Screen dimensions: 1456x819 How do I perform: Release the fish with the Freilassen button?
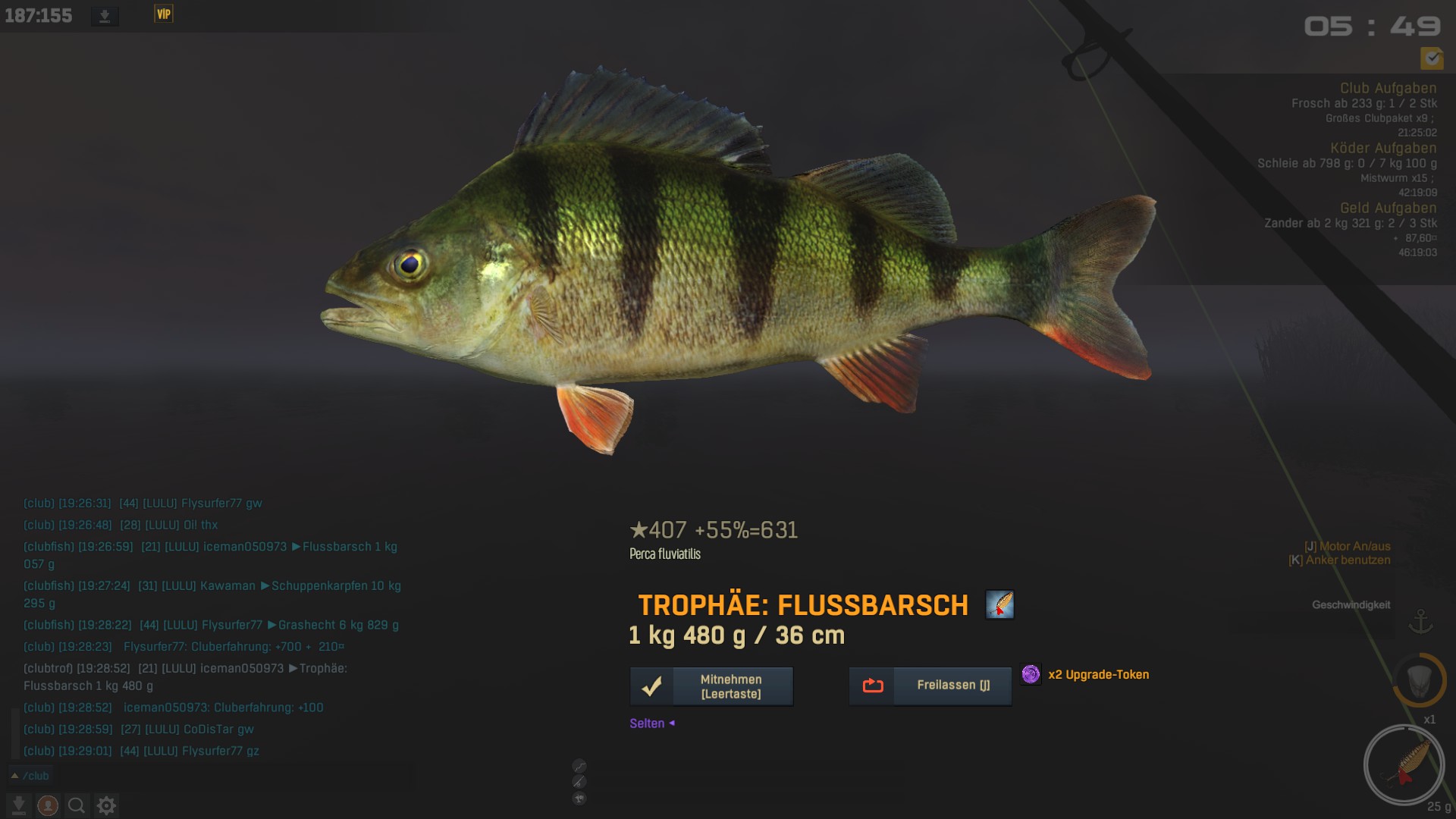[x=930, y=686]
